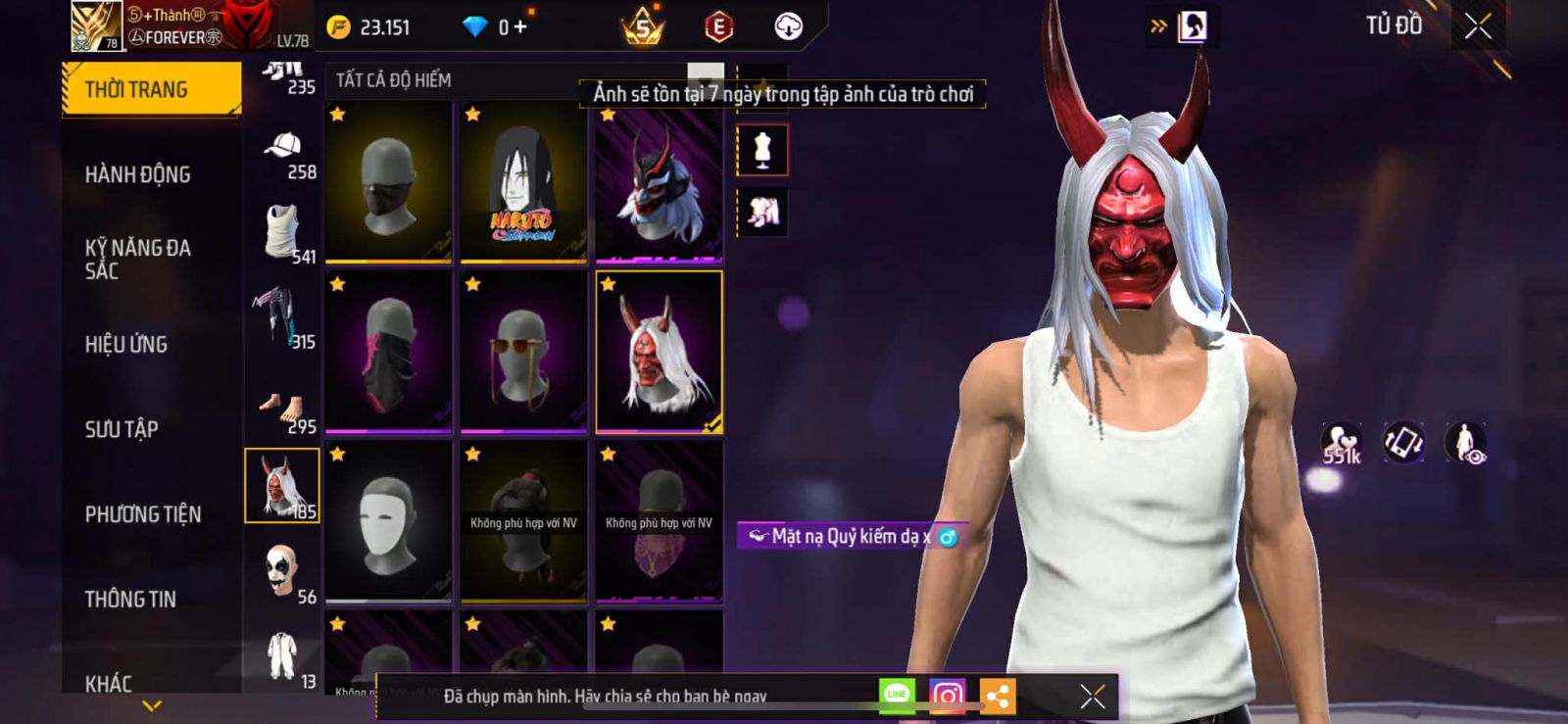Open the Tất Cả Độ Hiếm rarity filter
Viewport: 1568px width, 724px height.
pyautogui.click(x=394, y=80)
